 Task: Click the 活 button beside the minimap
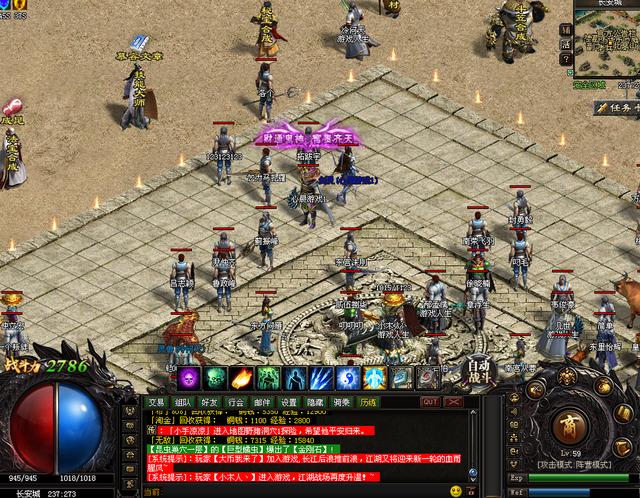point(566,44)
